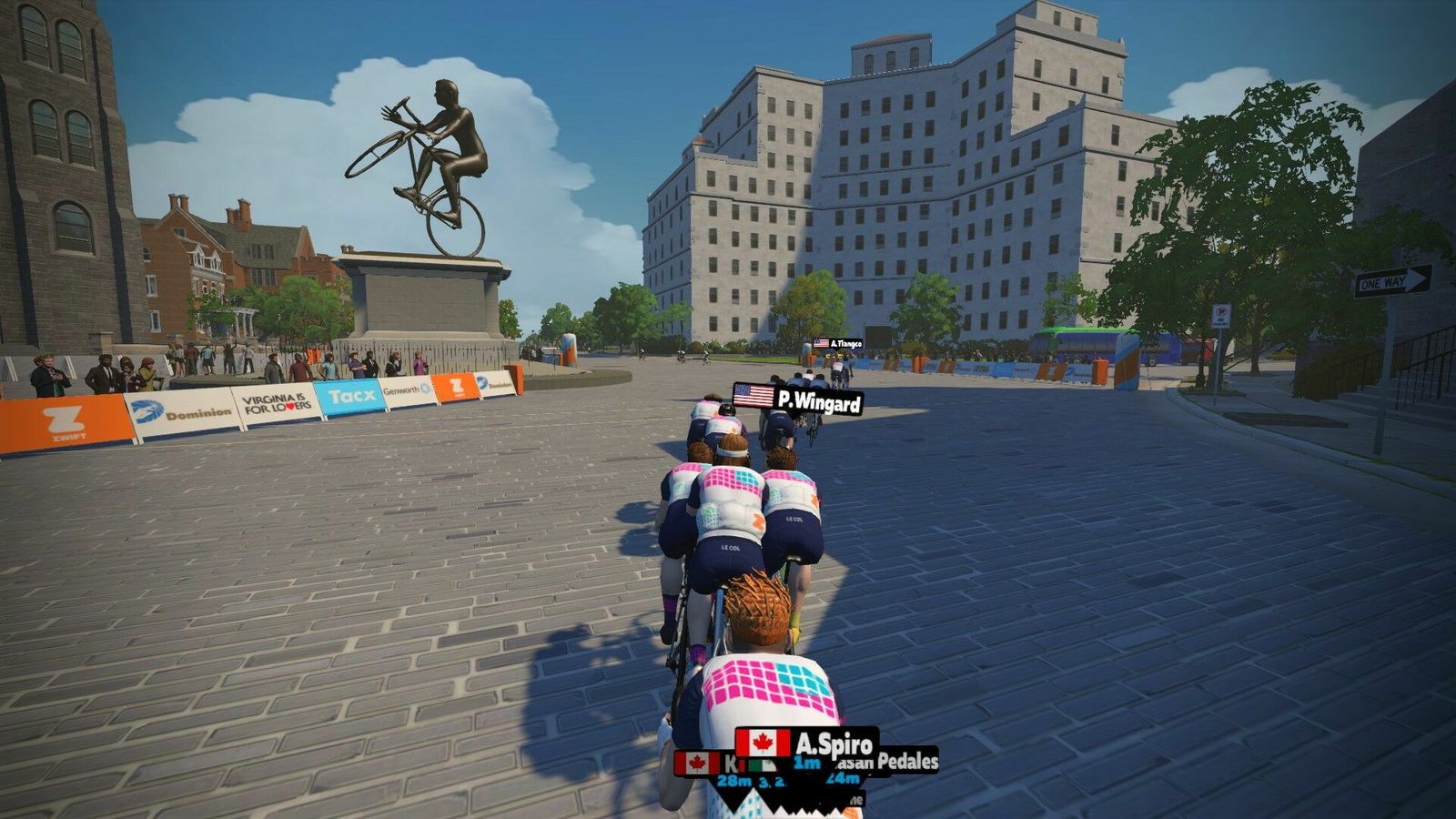Choose the A.Spiro rider name tag
The image size is (1456, 819).
(x=807, y=743)
